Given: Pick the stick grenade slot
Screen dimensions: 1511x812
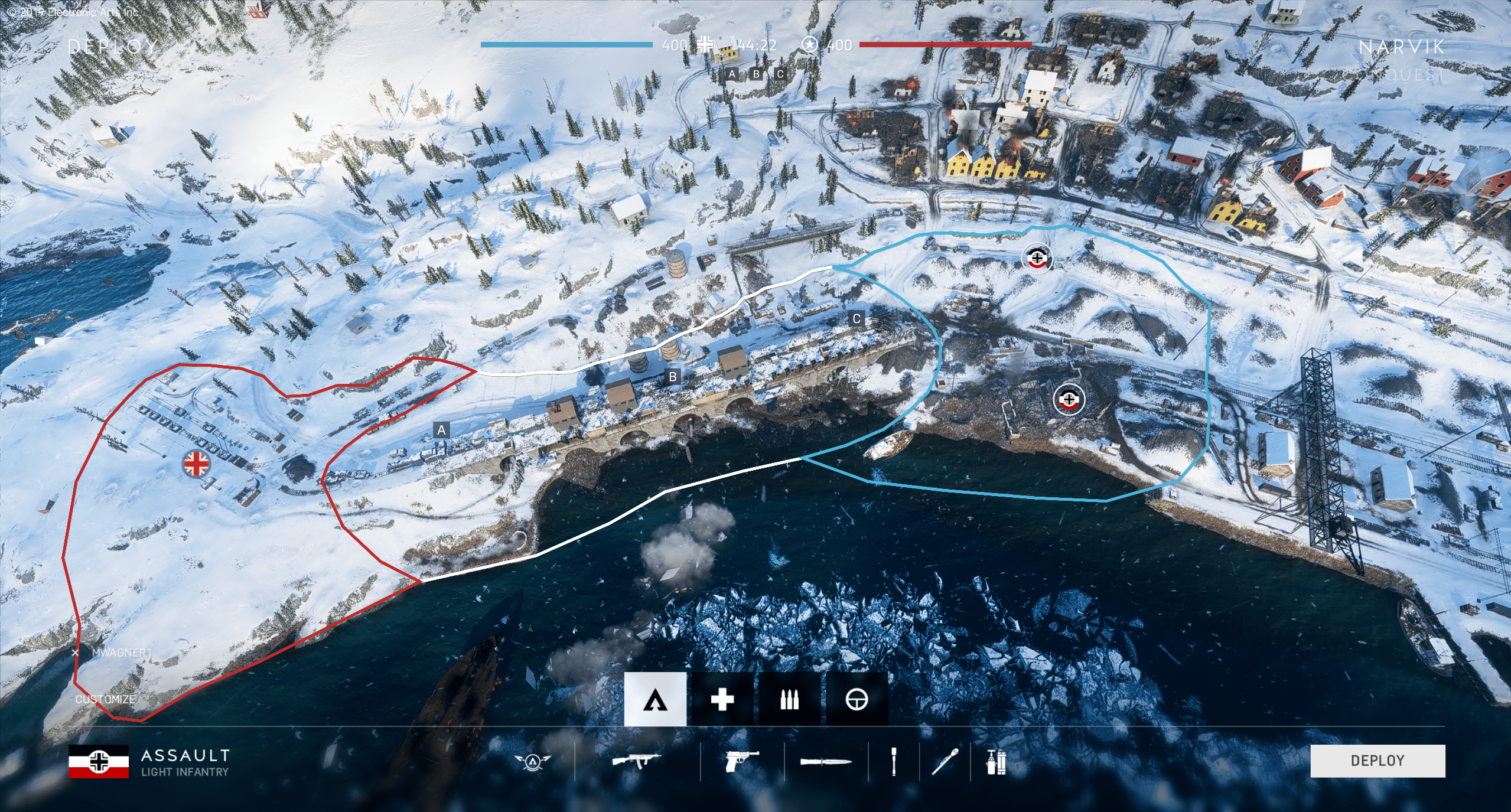Looking at the screenshot, I should tap(894, 761).
